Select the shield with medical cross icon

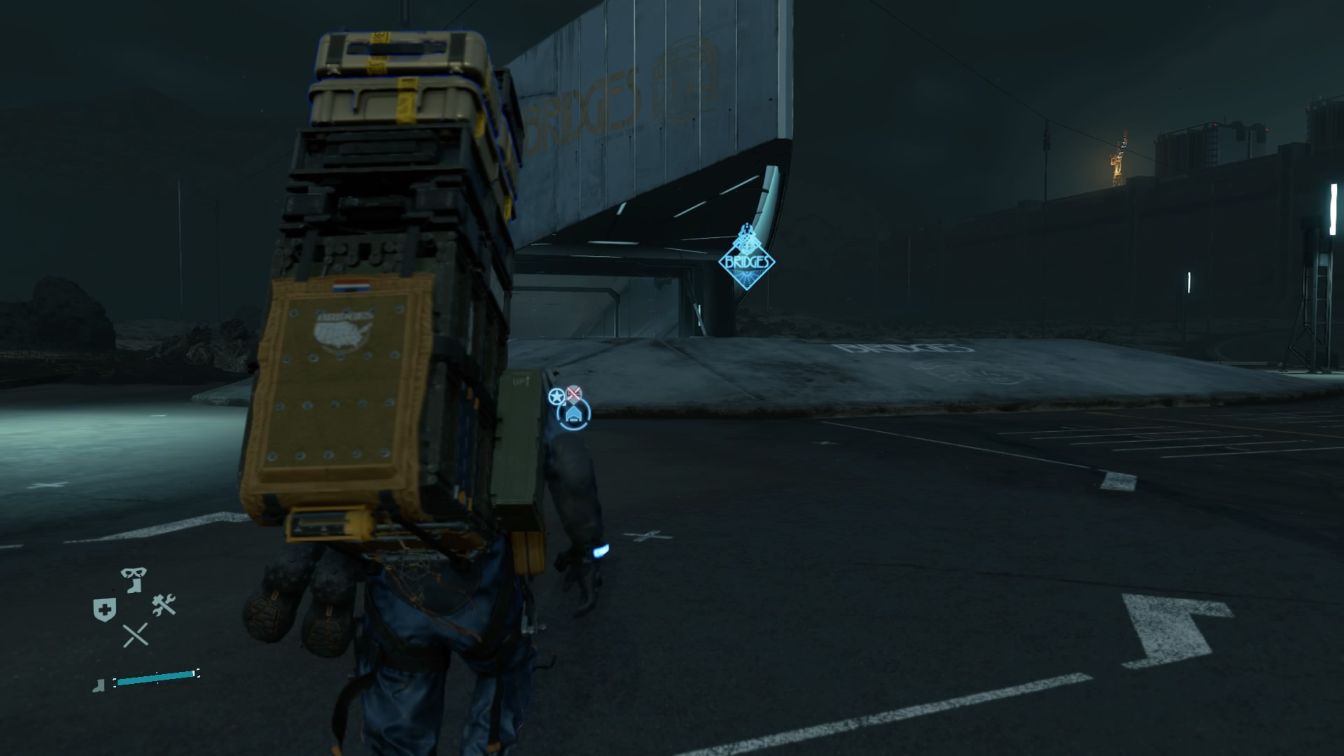pyautogui.click(x=104, y=608)
